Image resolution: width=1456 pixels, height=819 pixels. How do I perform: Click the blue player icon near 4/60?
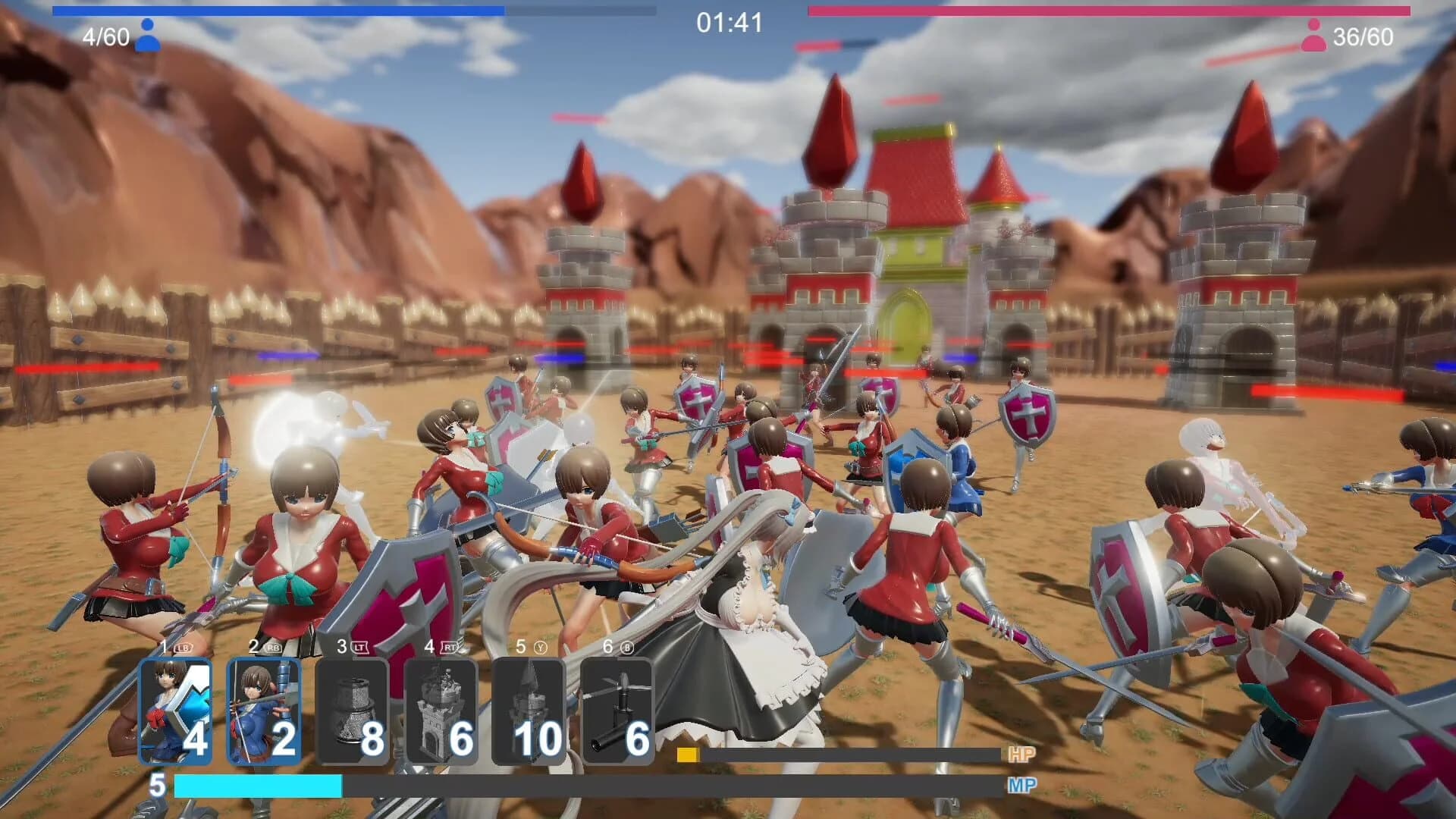pos(147,33)
